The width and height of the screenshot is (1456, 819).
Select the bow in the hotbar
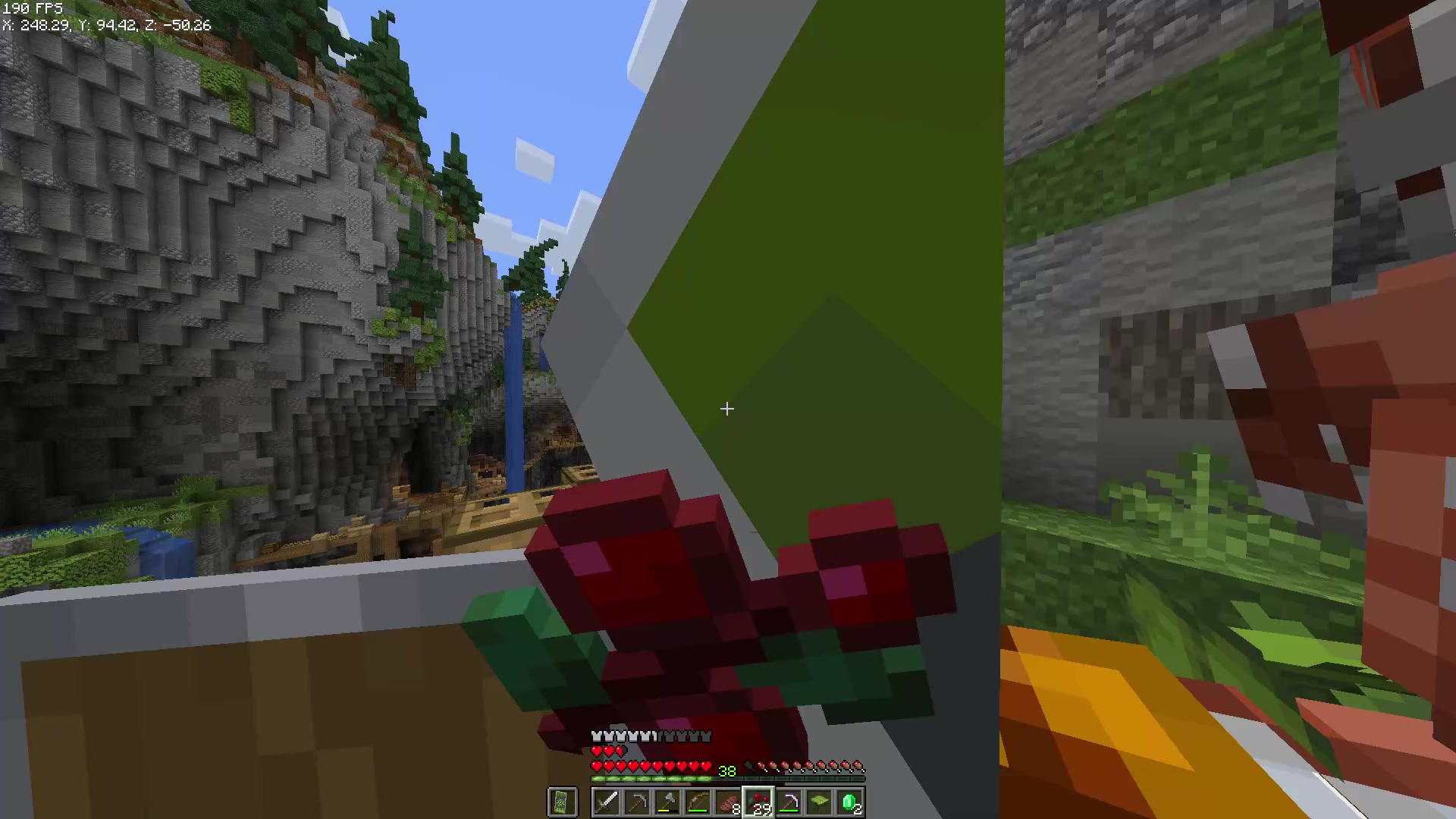click(698, 802)
